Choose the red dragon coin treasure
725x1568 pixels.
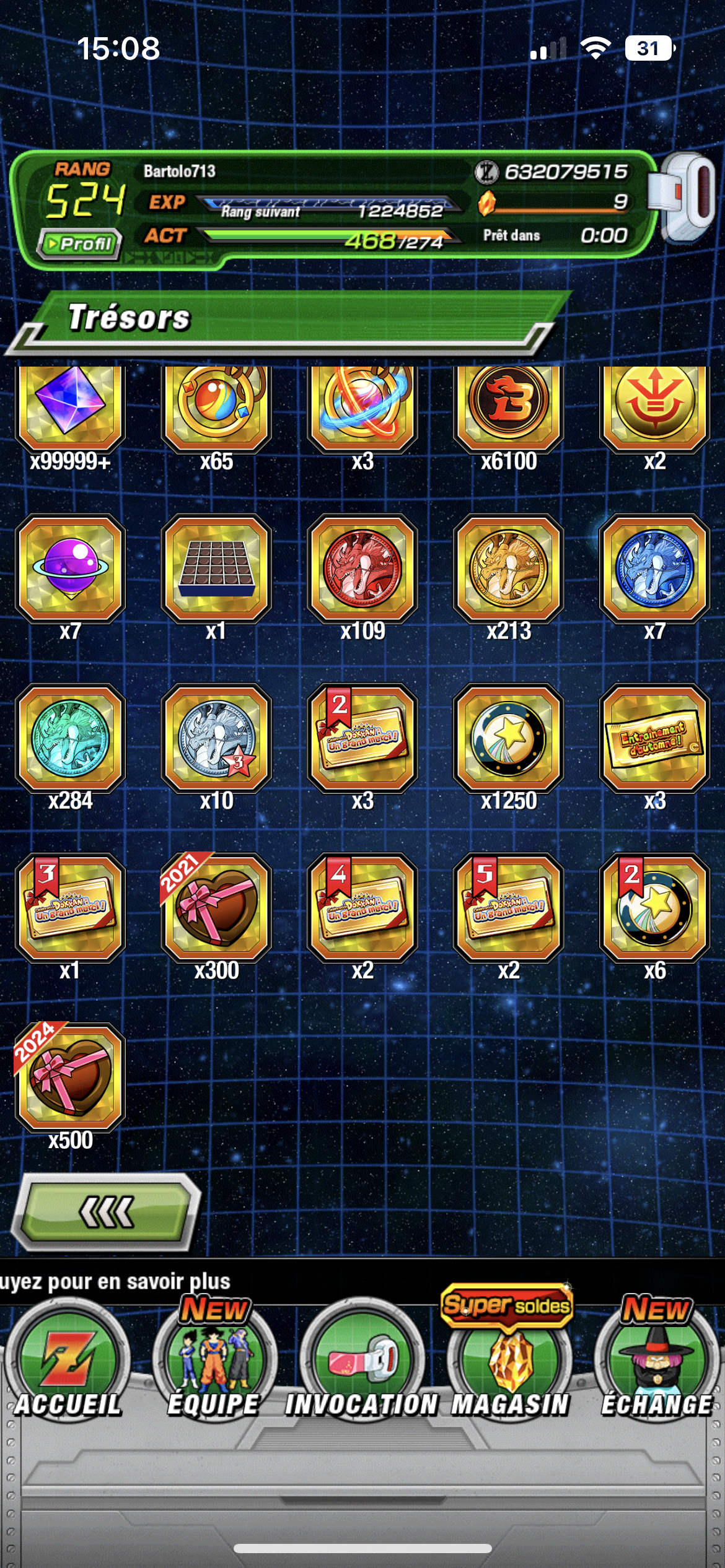pyautogui.click(x=362, y=568)
